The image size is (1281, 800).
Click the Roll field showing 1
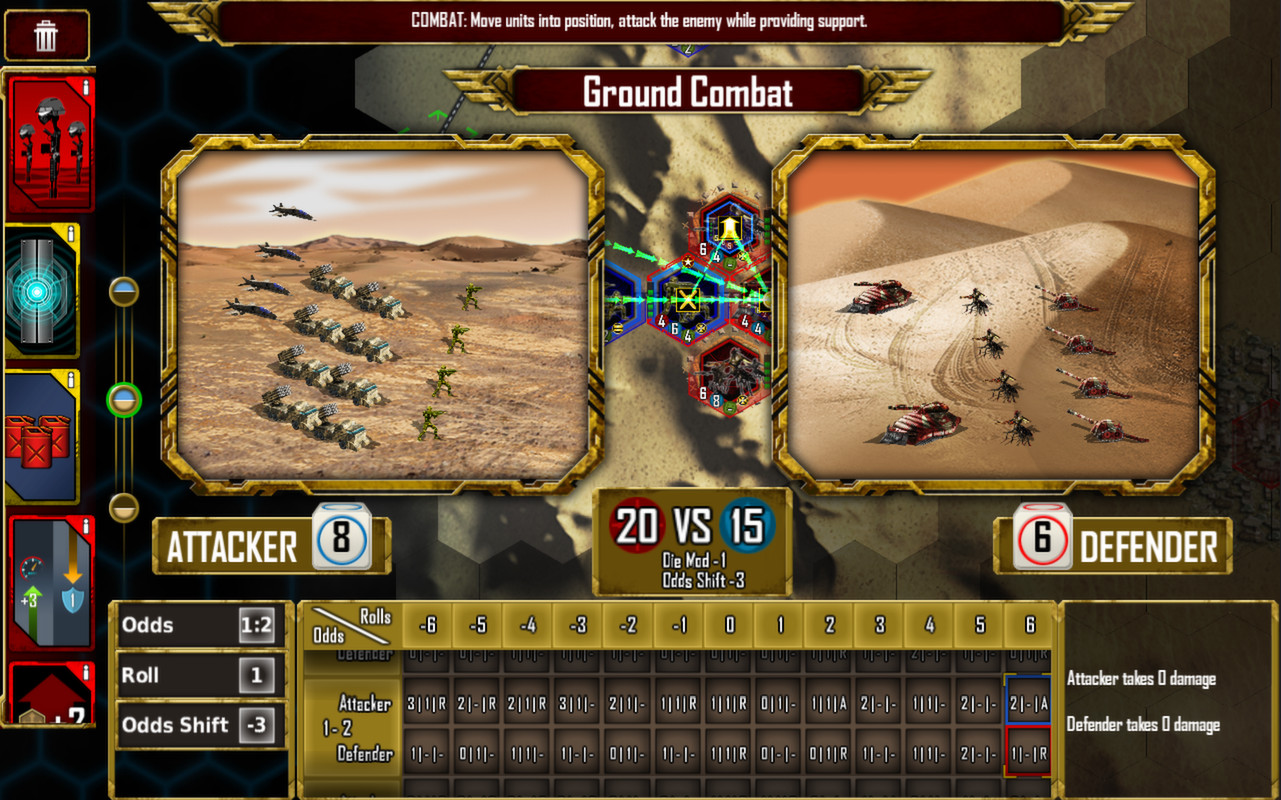tap(199, 675)
